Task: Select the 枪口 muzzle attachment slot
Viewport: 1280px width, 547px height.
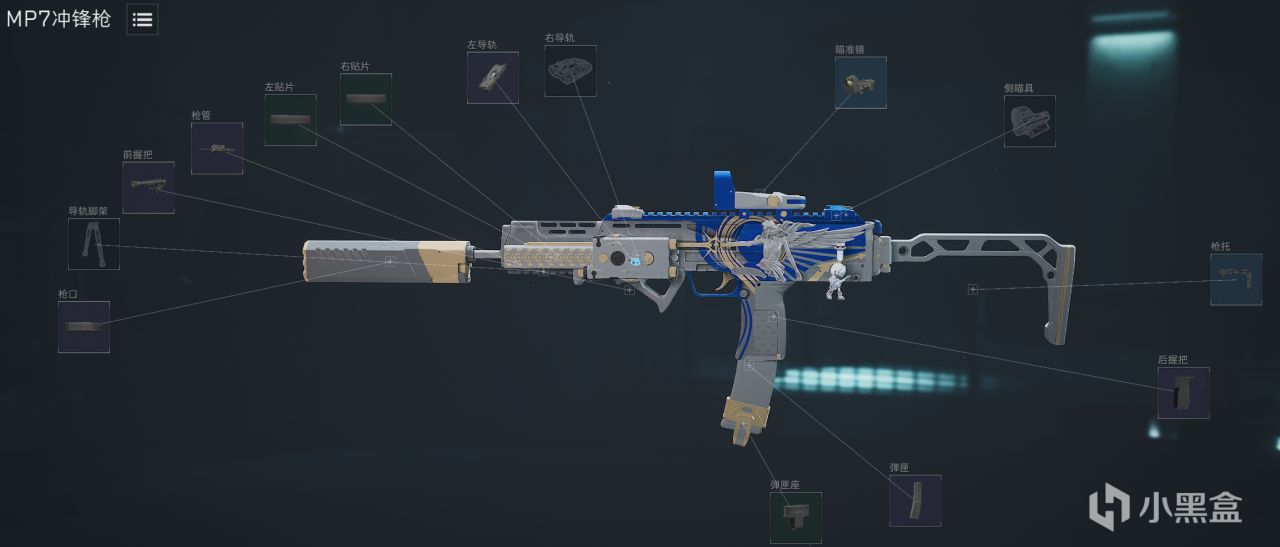Action: (x=84, y=327)
